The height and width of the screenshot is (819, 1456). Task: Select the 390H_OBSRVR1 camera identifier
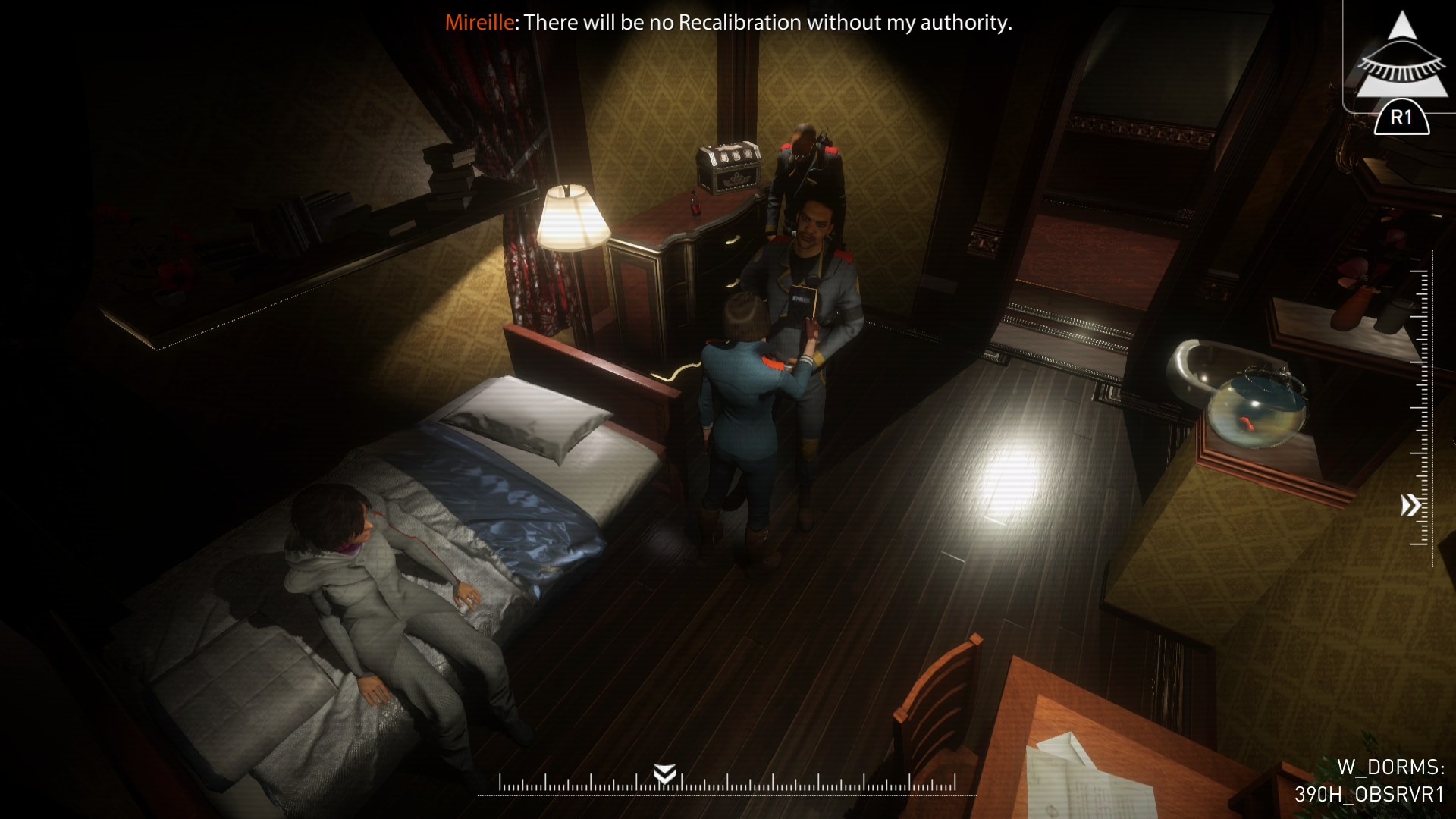(x=1369, y=793)
